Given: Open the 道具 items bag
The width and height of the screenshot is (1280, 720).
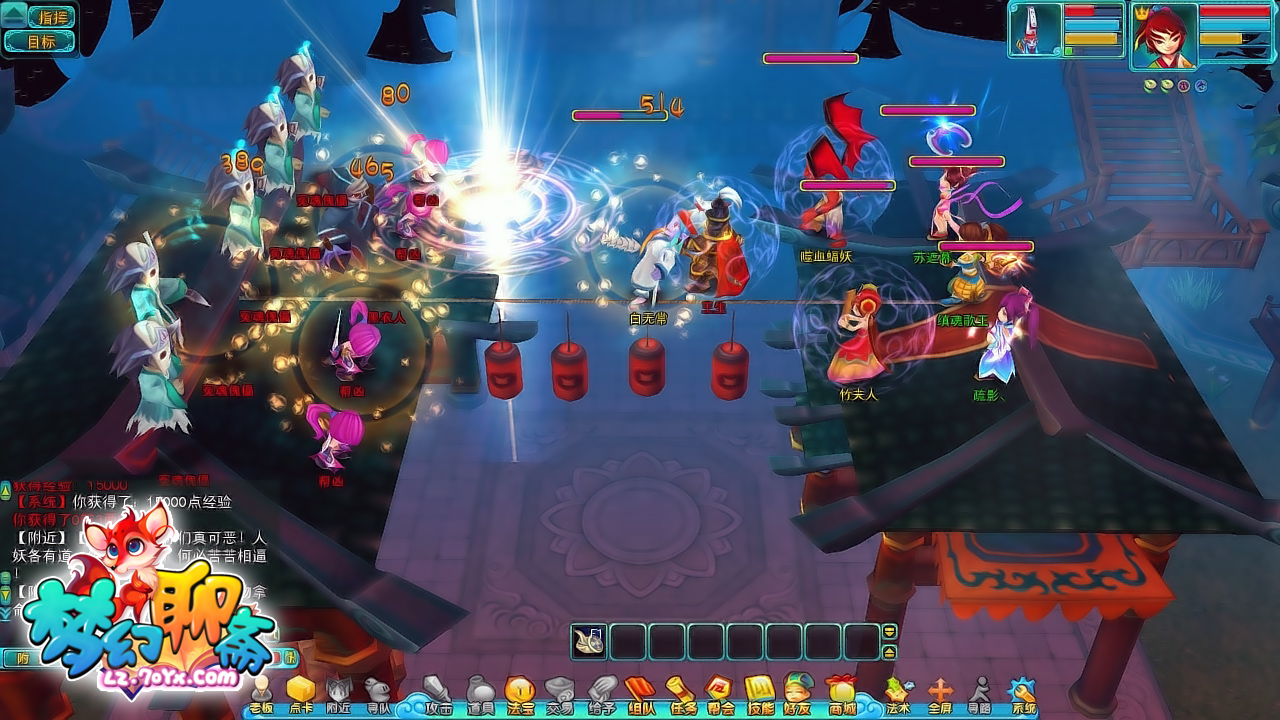Looking at the screenshot, I should [x=480, y=694].
